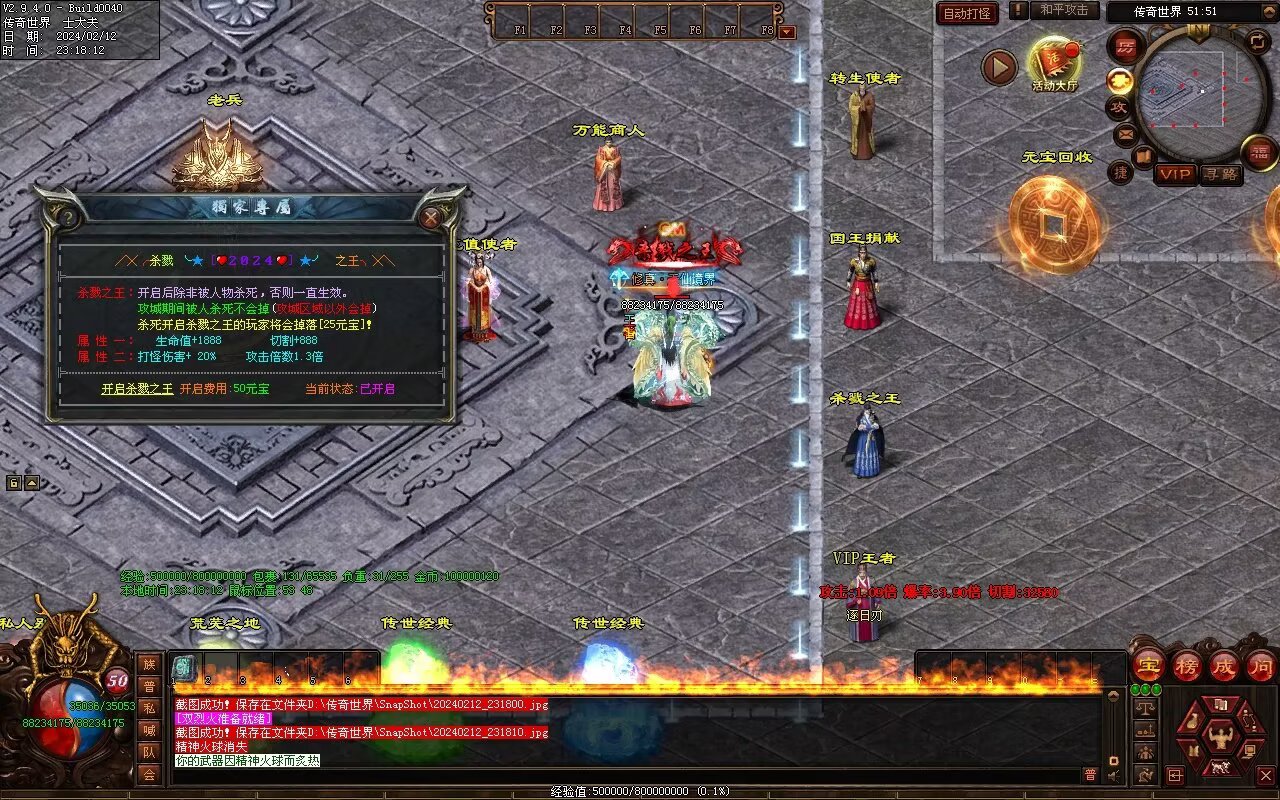Toggle the 自动打怪 auto-fight button
This screenshot has height=800, width=1280.
[x=967, y=13]
